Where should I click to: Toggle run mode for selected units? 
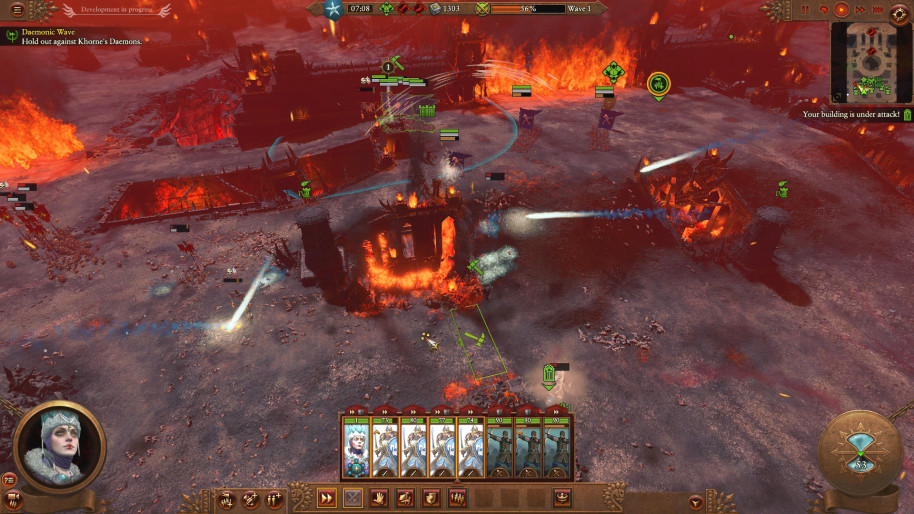[x=326, y=497]
